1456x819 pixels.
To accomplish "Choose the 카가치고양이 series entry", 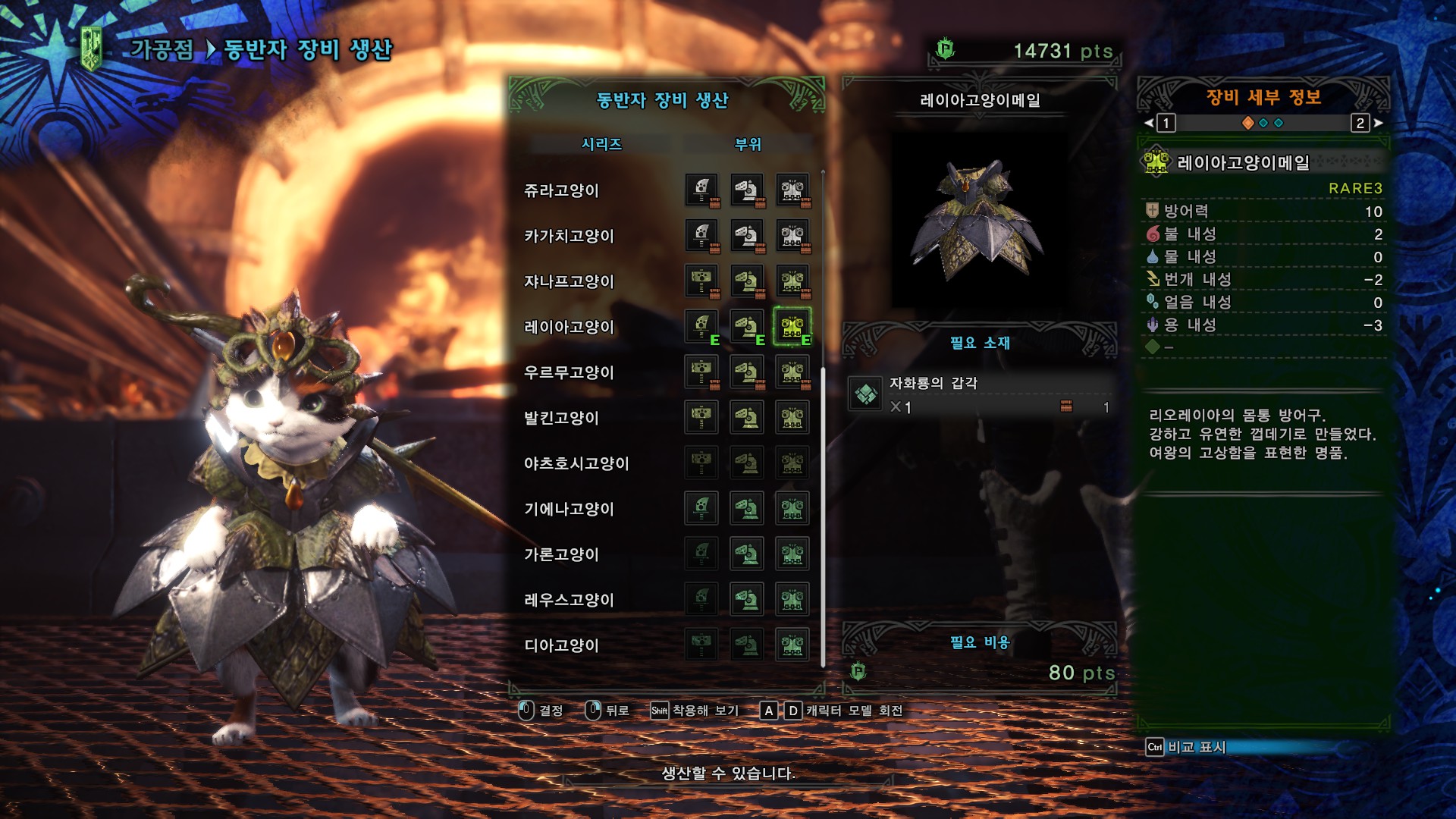I will click(x=569, y=236).
